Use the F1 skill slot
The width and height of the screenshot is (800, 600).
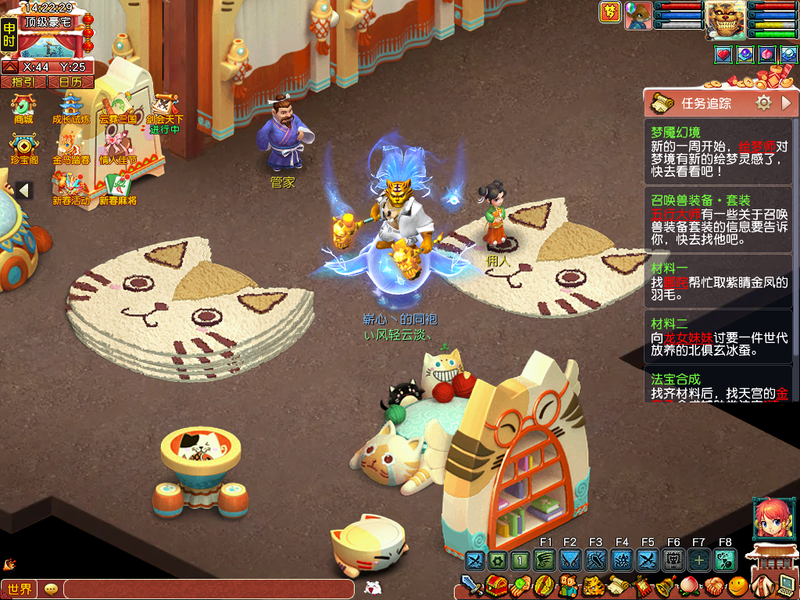545,560
